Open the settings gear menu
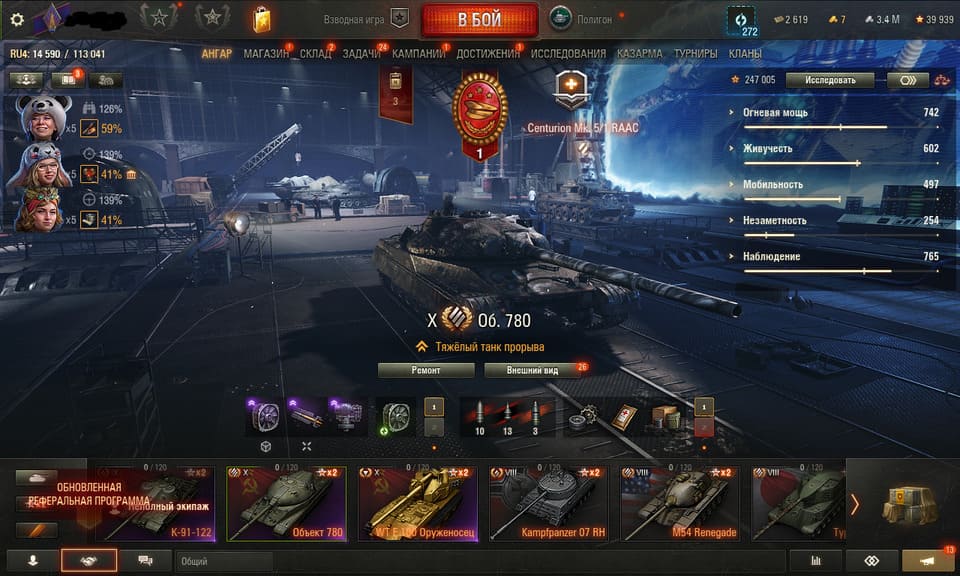The height and width of the screenshot is (576, 960). point(16,19)
